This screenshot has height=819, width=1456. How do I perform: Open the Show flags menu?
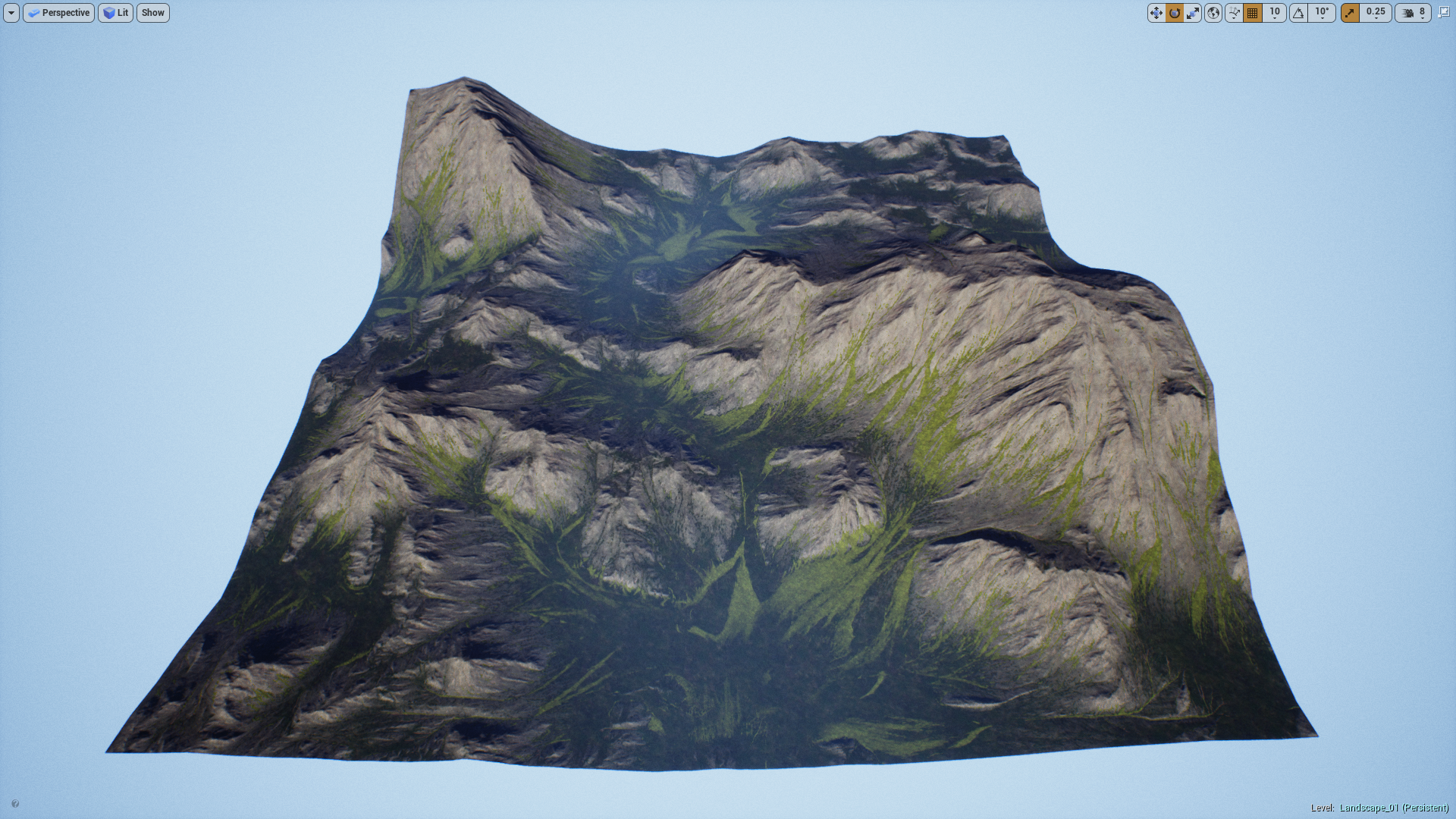[x=152, y=13]
